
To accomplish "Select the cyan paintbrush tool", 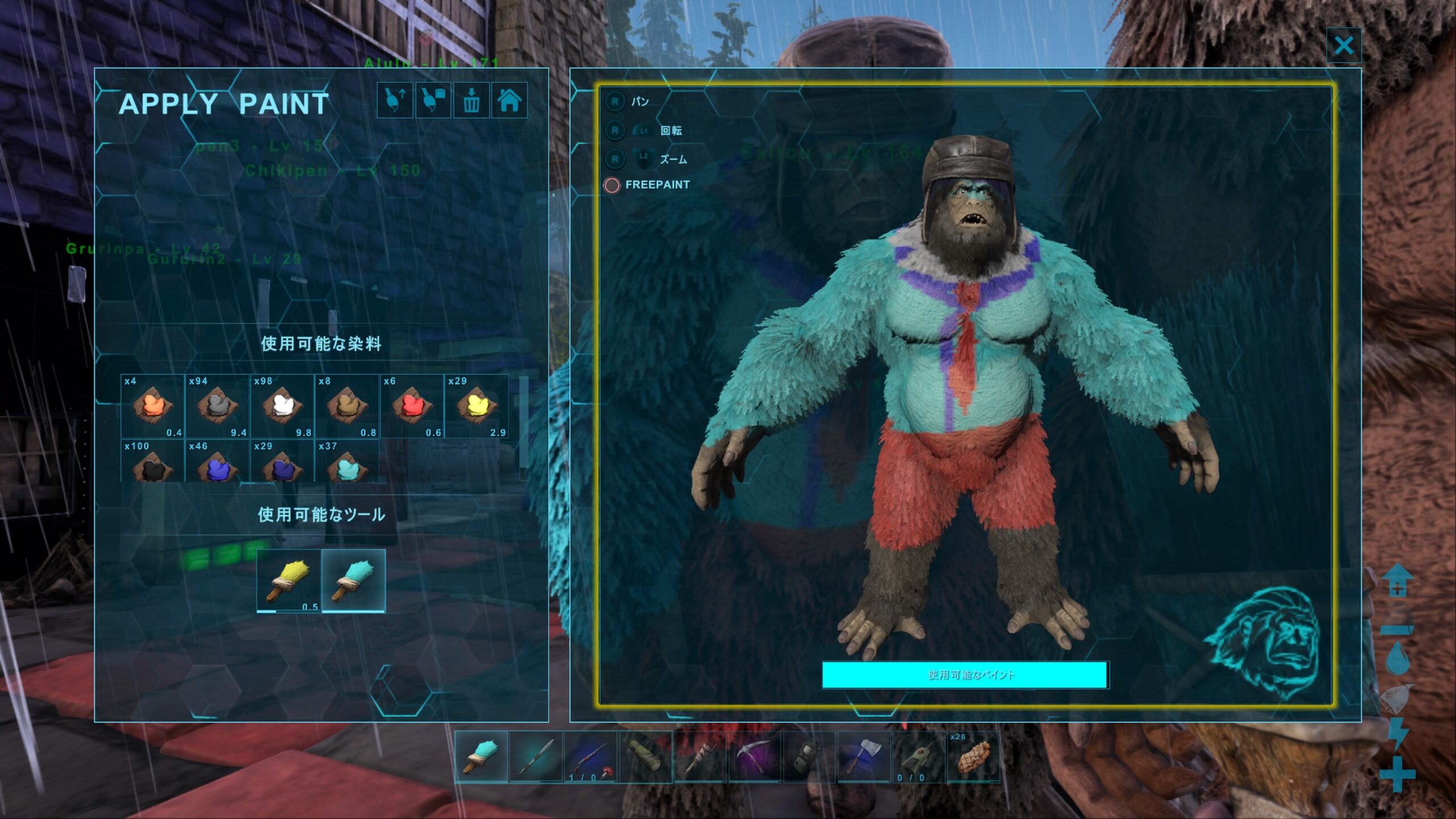I will coord(354,581).
